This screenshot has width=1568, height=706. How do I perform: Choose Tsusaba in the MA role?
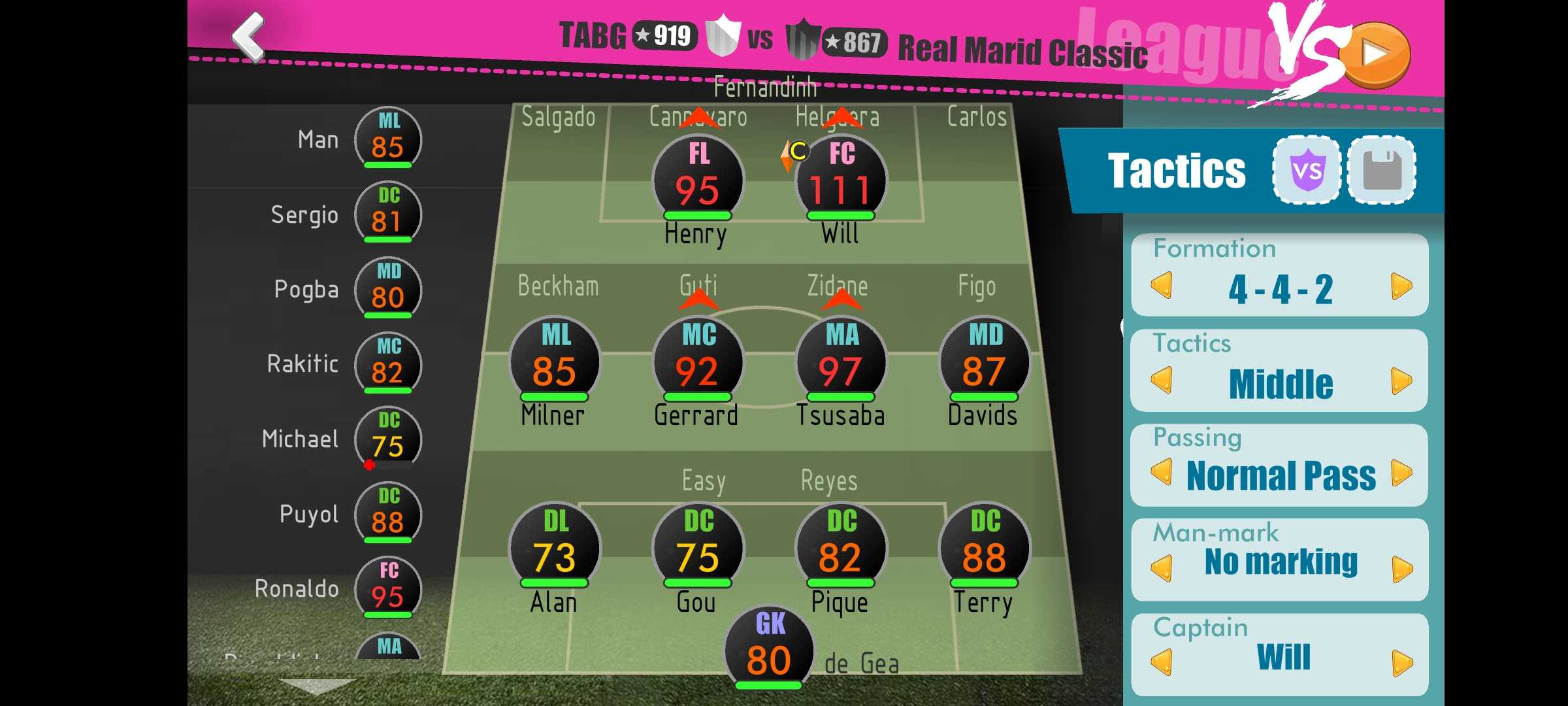click(840, 362)
